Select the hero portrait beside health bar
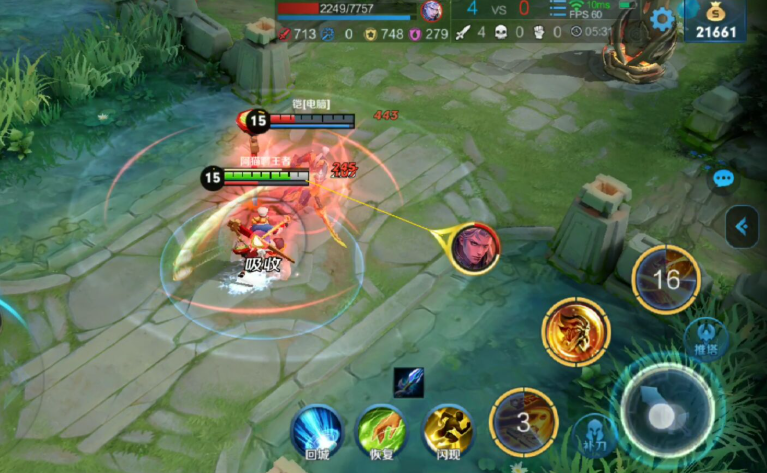767x473 pixels. click(432, 11)
